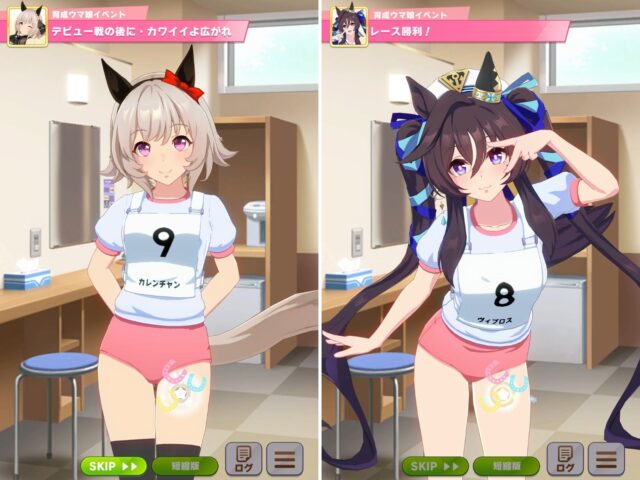The width and height of the screenshot is (640, 480).
Task: Open the ログ in the Vivlos event
Action: [565, 460]
